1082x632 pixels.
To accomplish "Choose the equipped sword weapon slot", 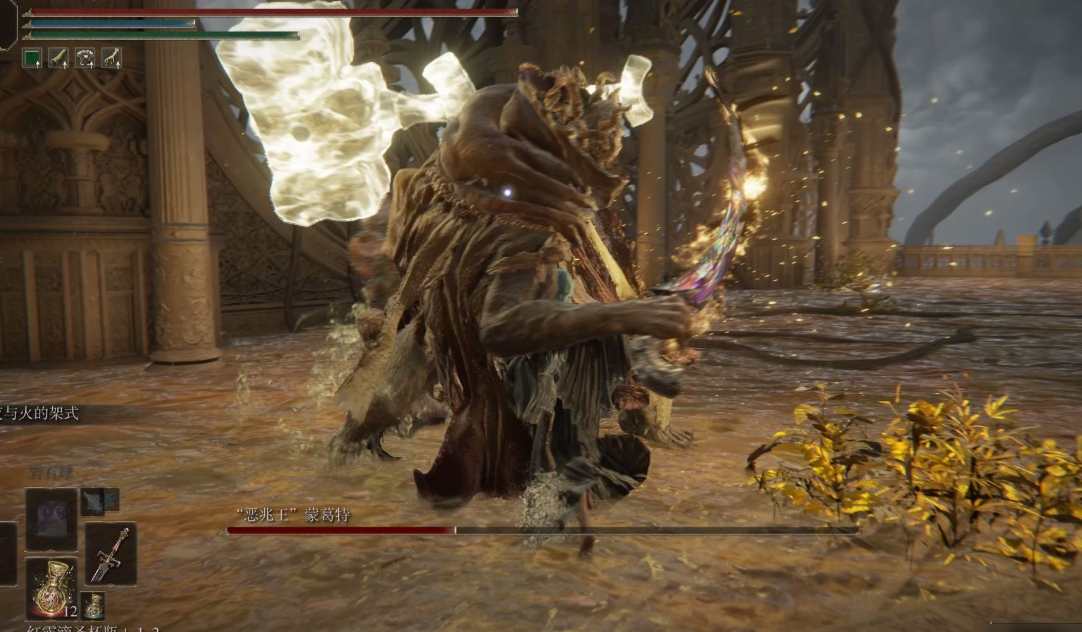I will point(110,553).
